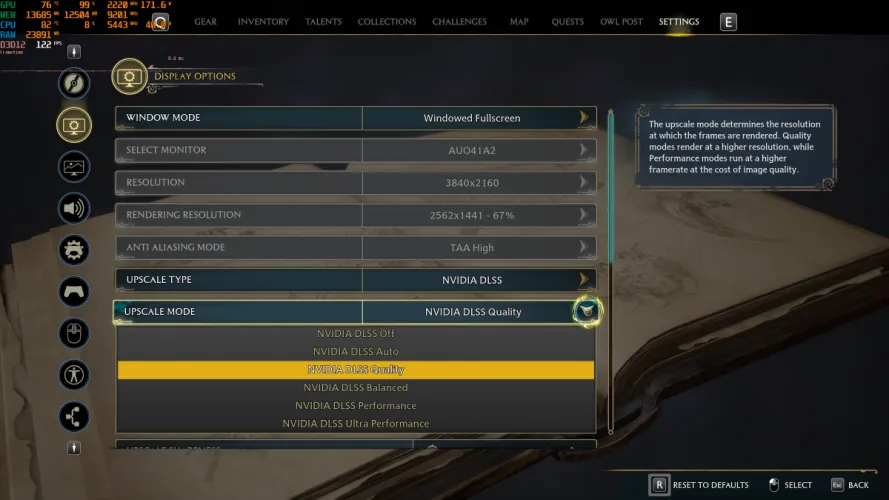This screenshot has height=500, width=889.
Task: Choose NVIDIA DLSS Off in the dropdown
Action: click(x=356, y=333)
